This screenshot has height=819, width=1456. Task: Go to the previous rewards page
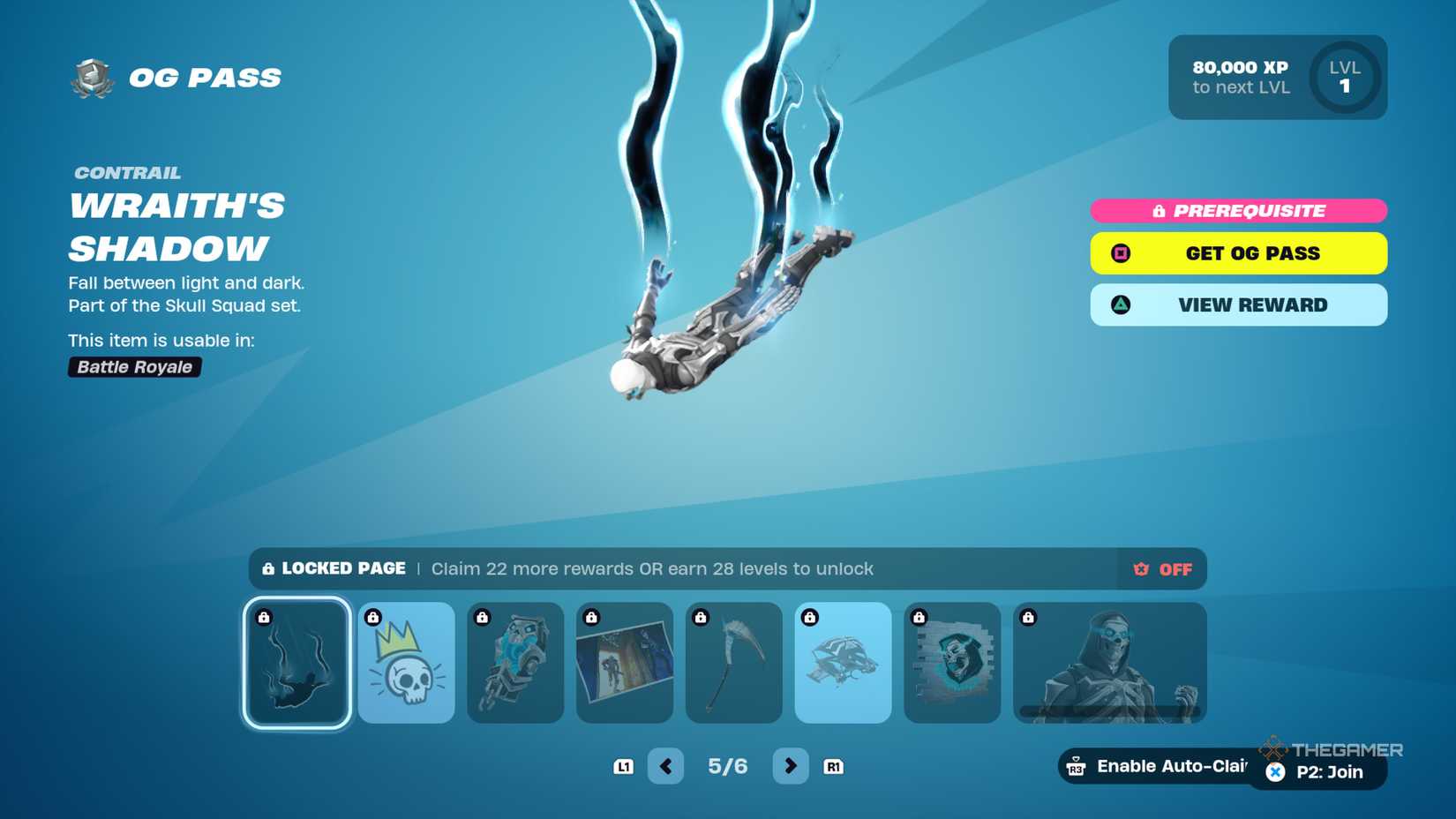[x=666, y=766]
